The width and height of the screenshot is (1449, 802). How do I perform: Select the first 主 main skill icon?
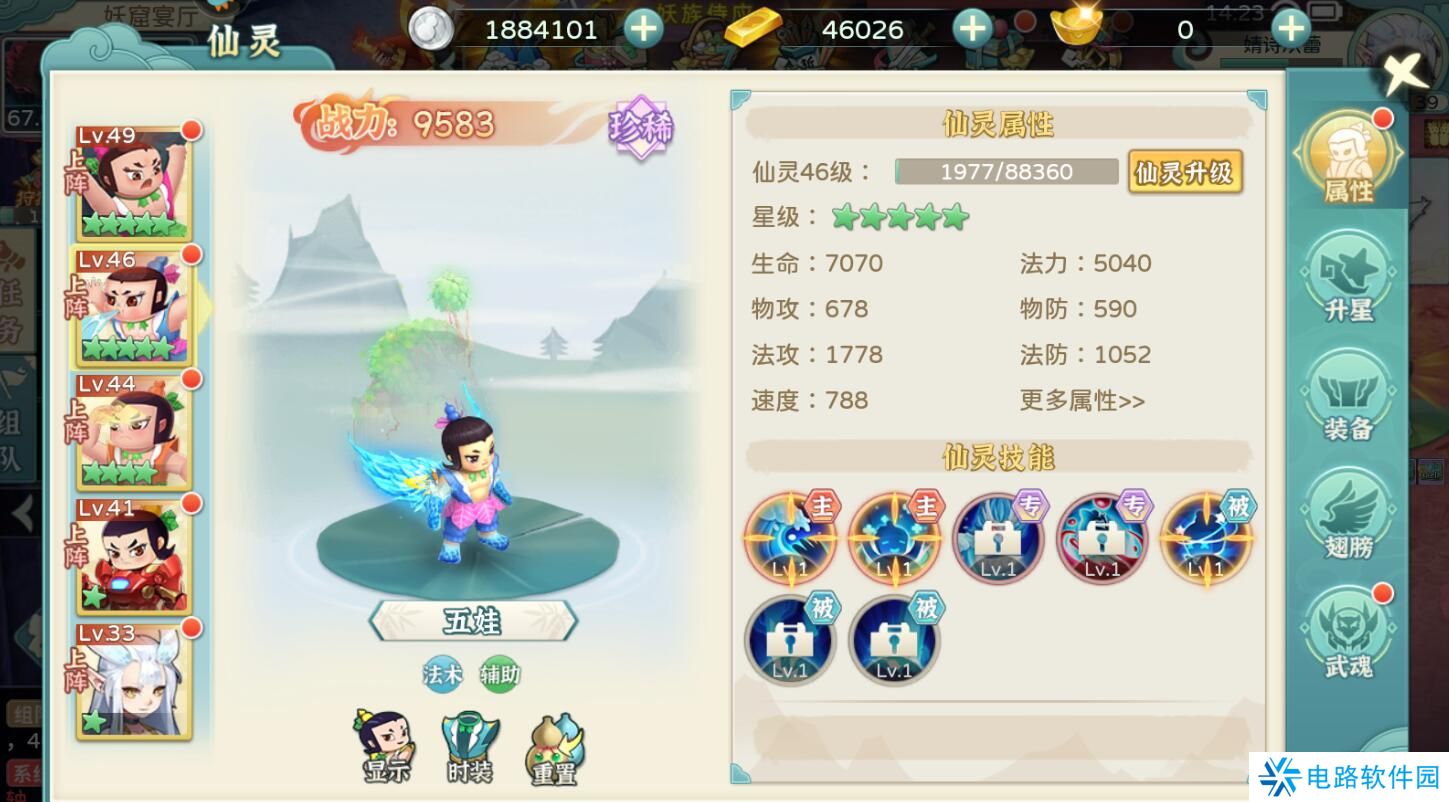point(790,540)
